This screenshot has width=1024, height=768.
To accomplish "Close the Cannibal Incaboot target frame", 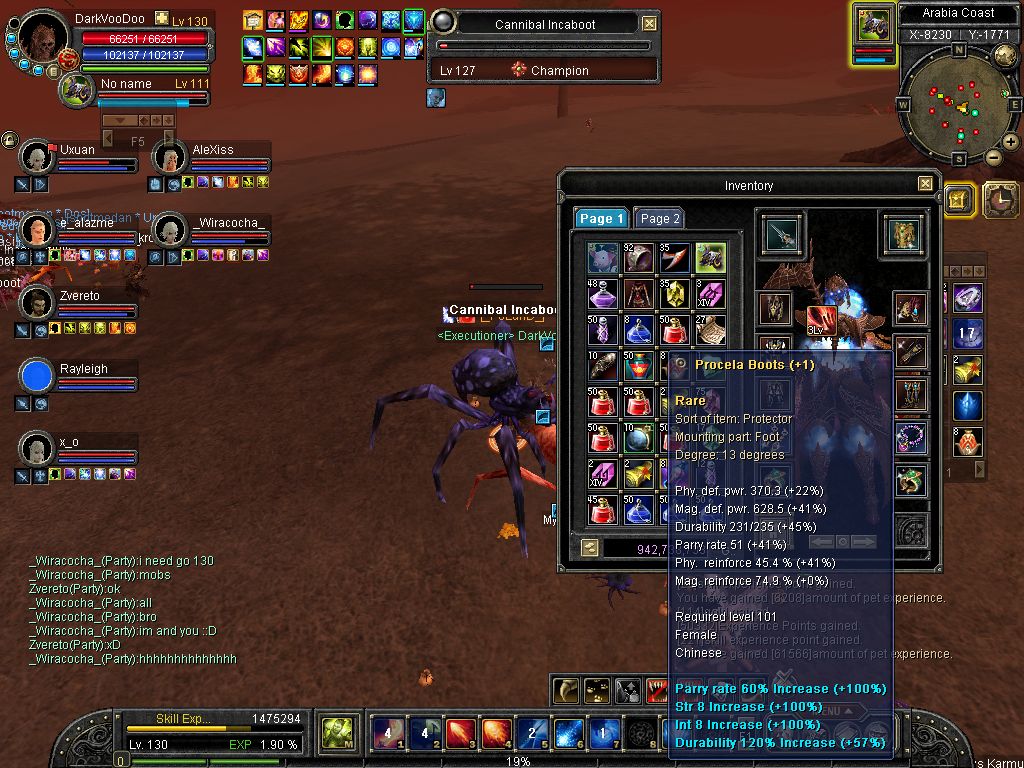I will pos(649,23).
